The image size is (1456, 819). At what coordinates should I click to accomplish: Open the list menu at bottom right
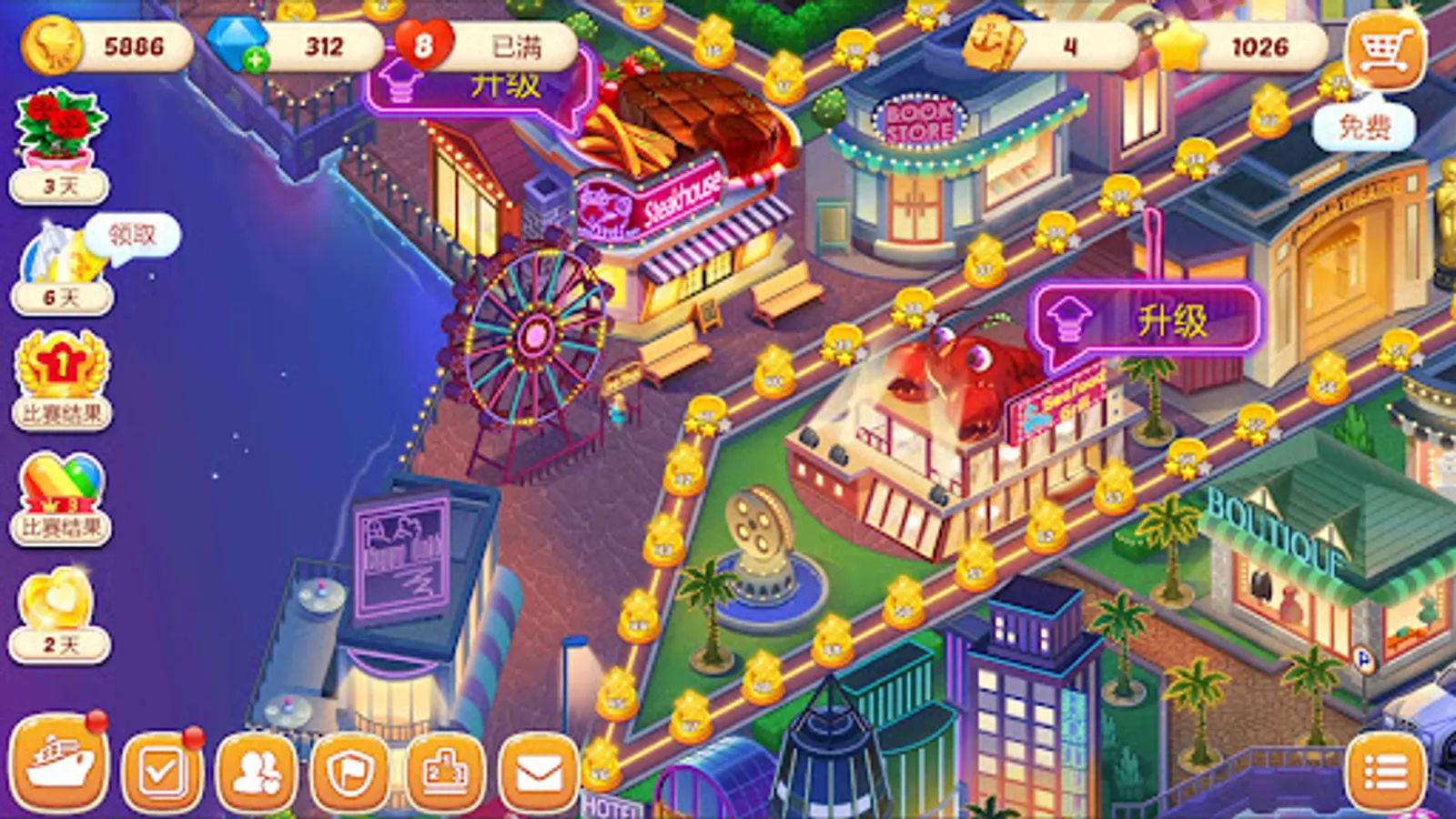(1385, 769)
